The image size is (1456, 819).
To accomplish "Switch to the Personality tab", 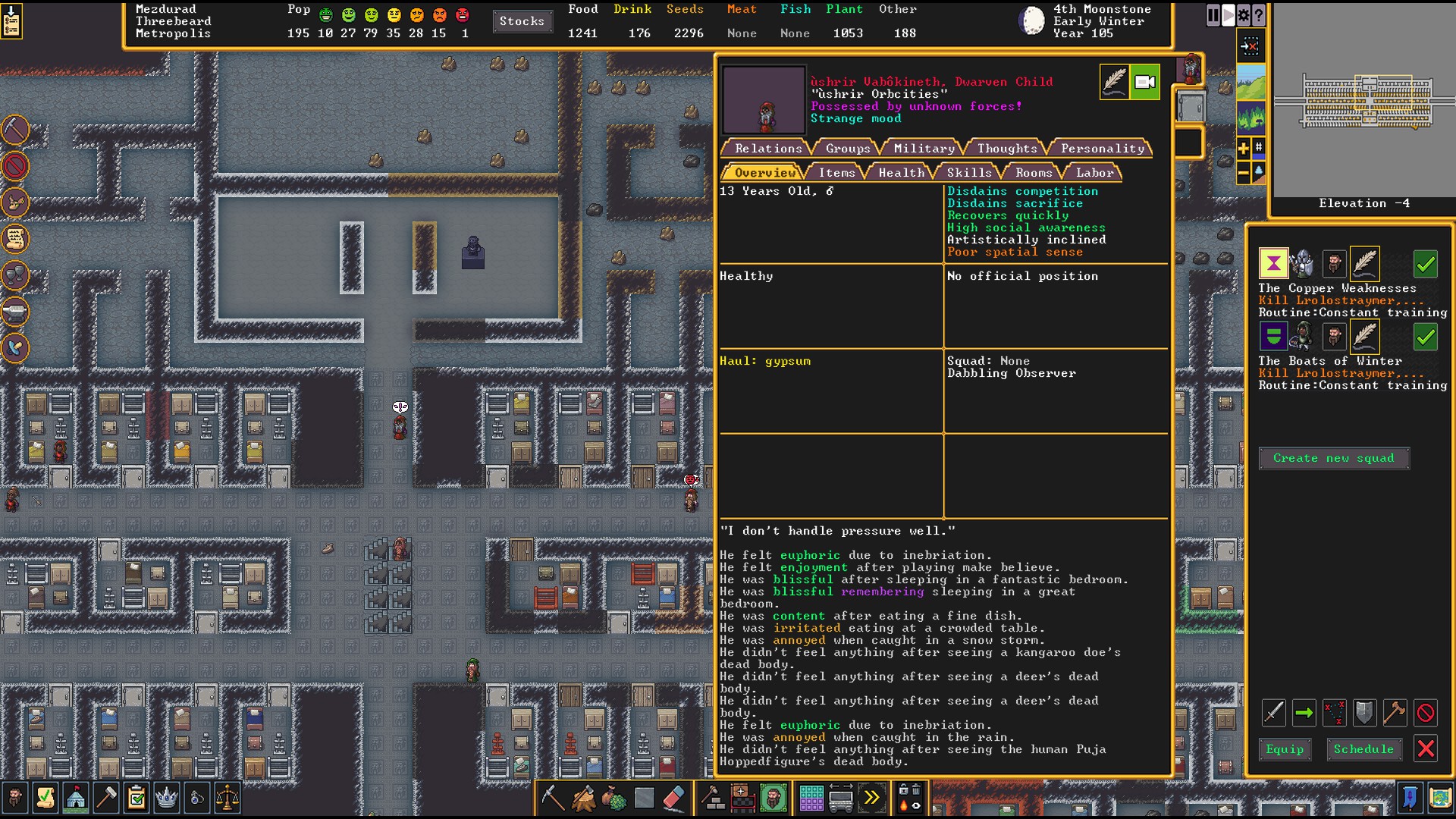I will tap(1102, 149).
